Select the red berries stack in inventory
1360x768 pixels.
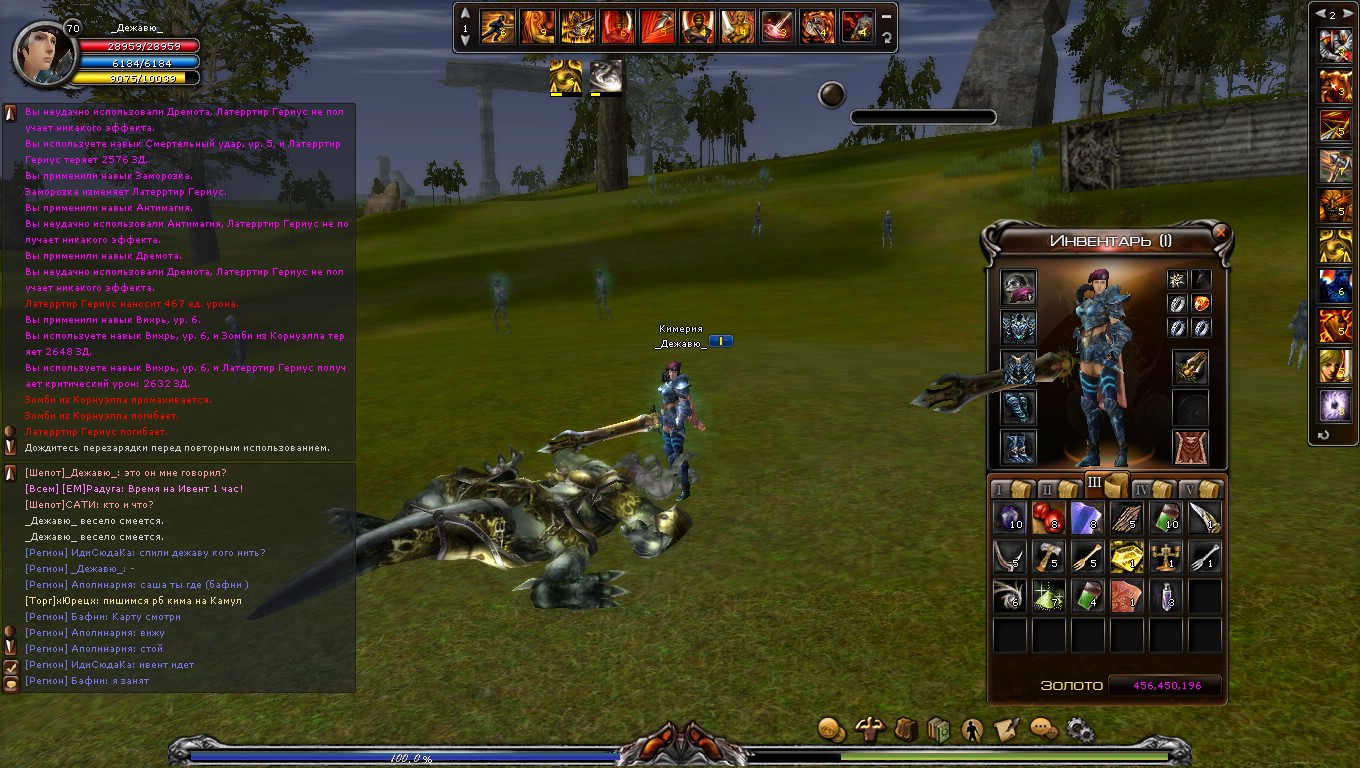(1048, 517)
